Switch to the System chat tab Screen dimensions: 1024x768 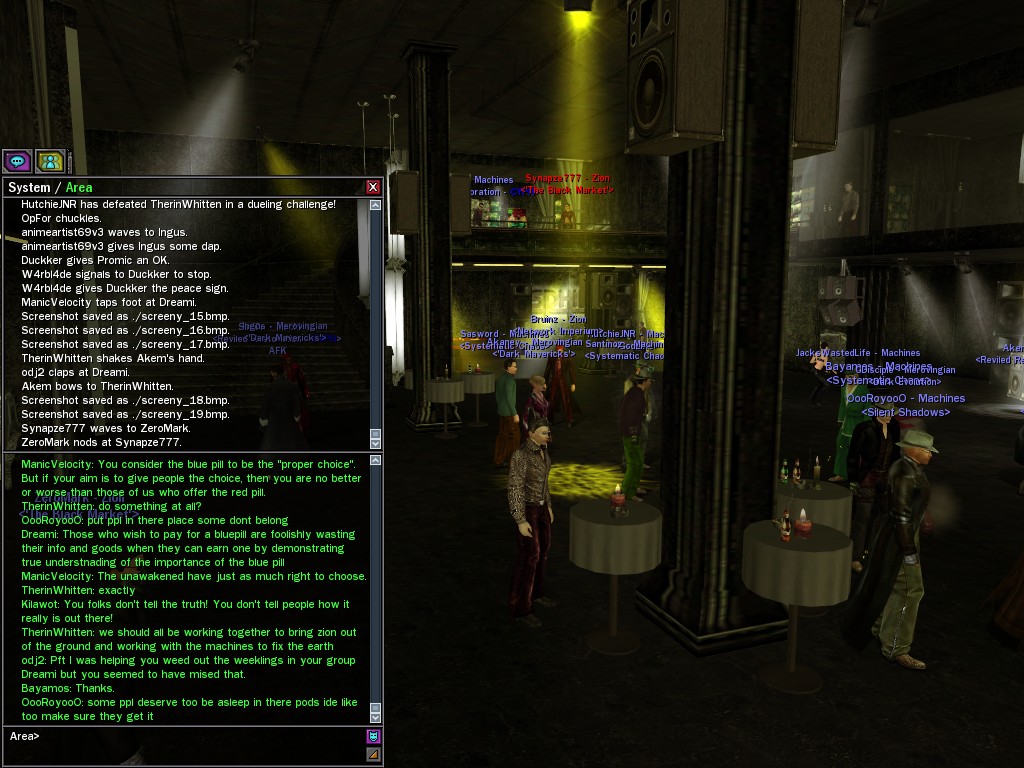[x=28, y=188]
